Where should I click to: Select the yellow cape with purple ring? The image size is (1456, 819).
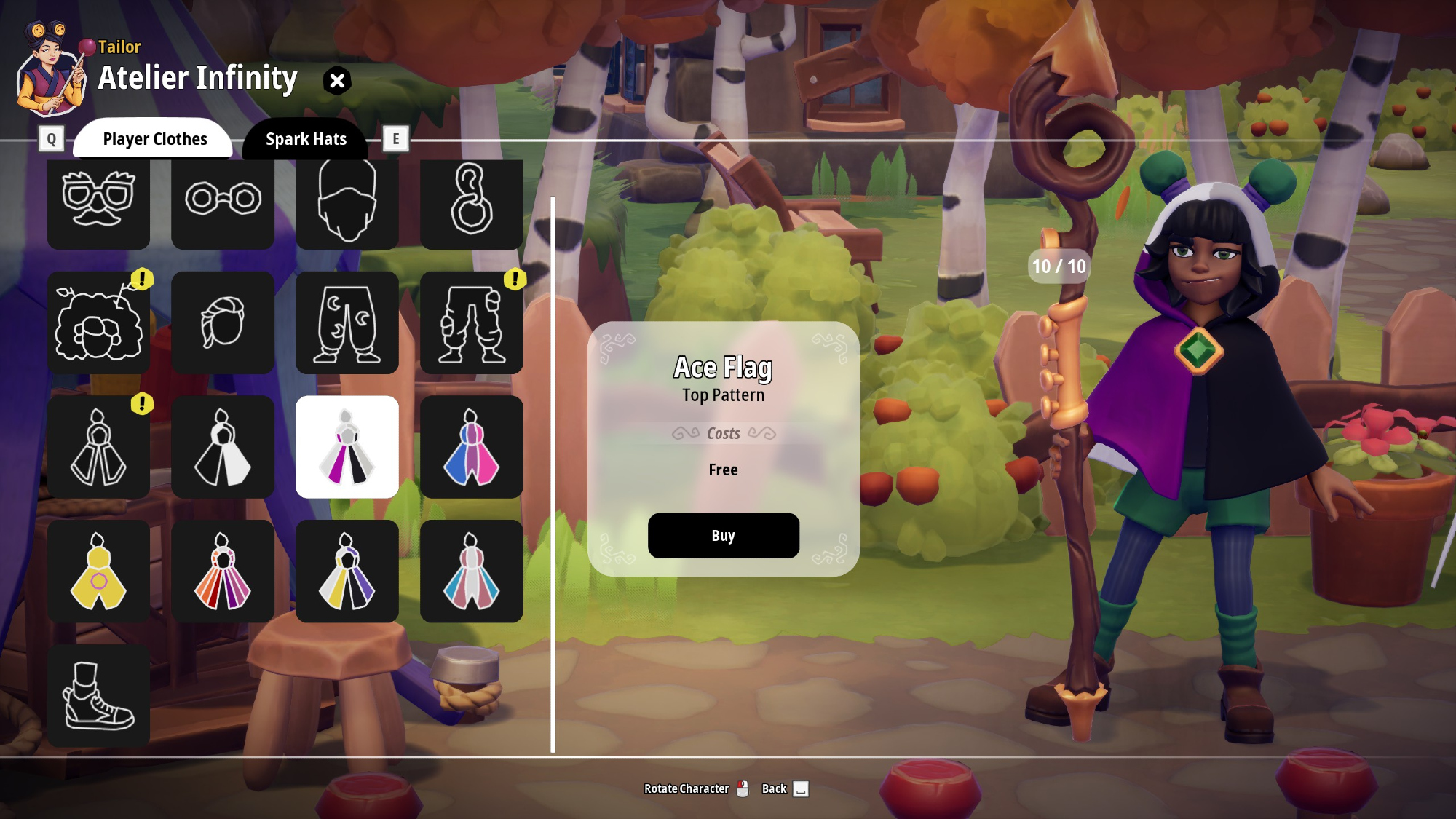(98, 571)
